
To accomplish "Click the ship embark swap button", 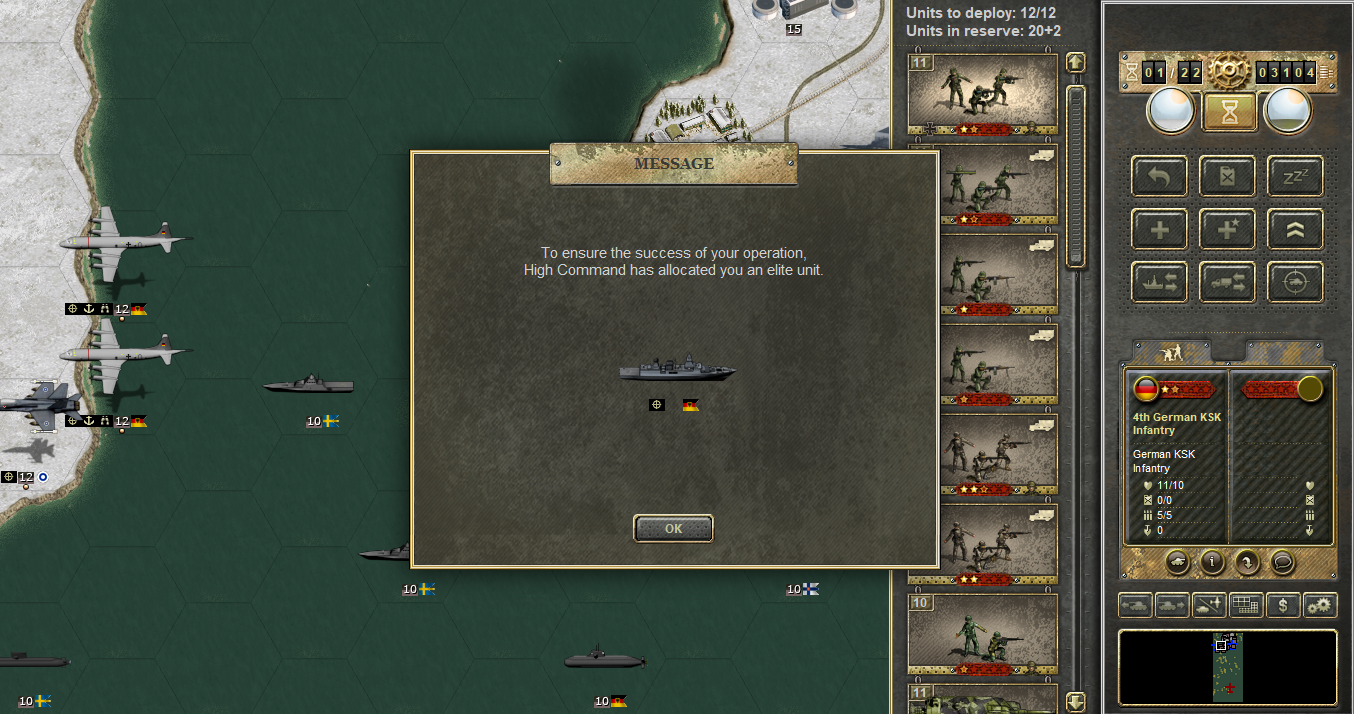I will point(1159,282).
